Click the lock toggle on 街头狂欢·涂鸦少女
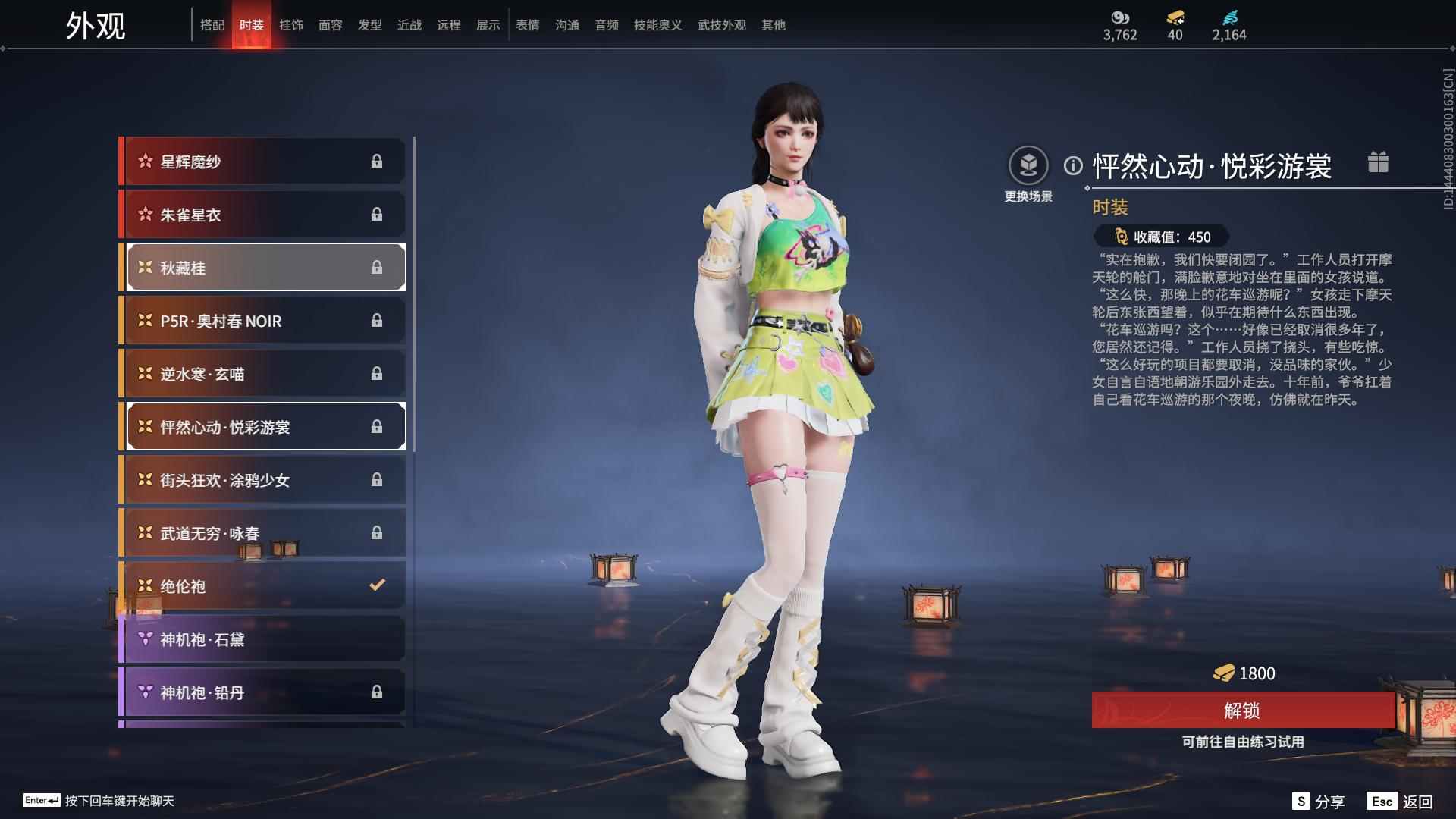This screenshot has width=1456, height=819. pyautogui.click(x=377, y=479)
